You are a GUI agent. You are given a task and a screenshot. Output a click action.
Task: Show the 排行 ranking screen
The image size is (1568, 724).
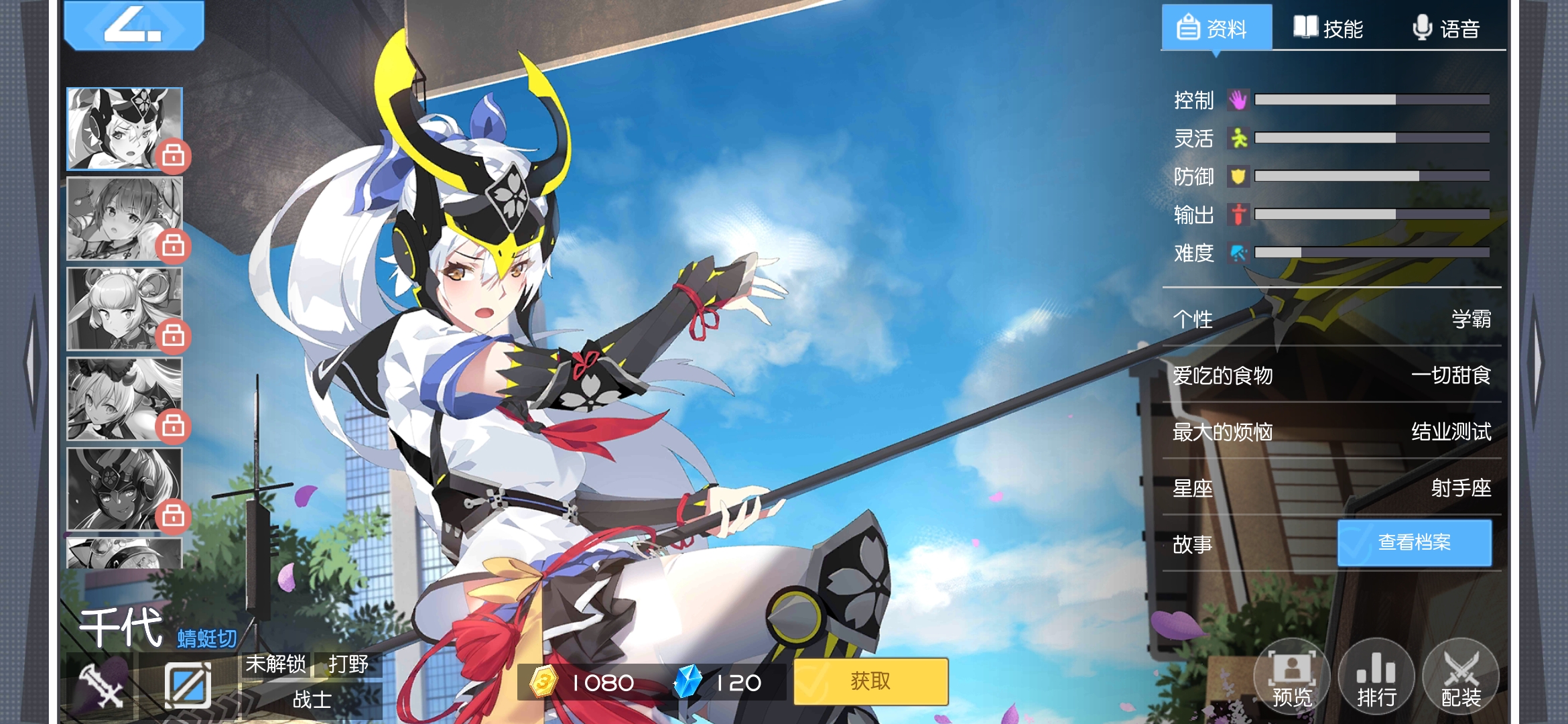1376,676
